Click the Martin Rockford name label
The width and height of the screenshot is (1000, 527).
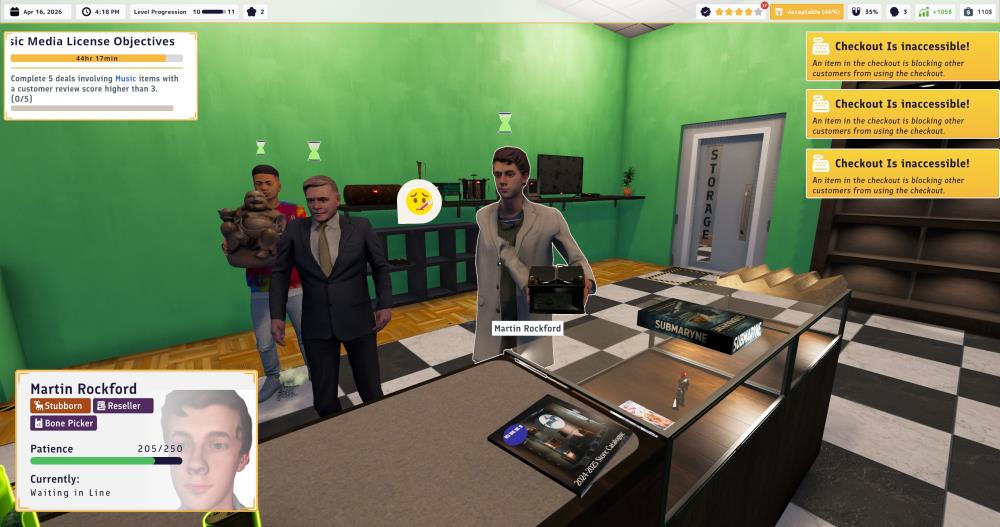pos(527,328)
